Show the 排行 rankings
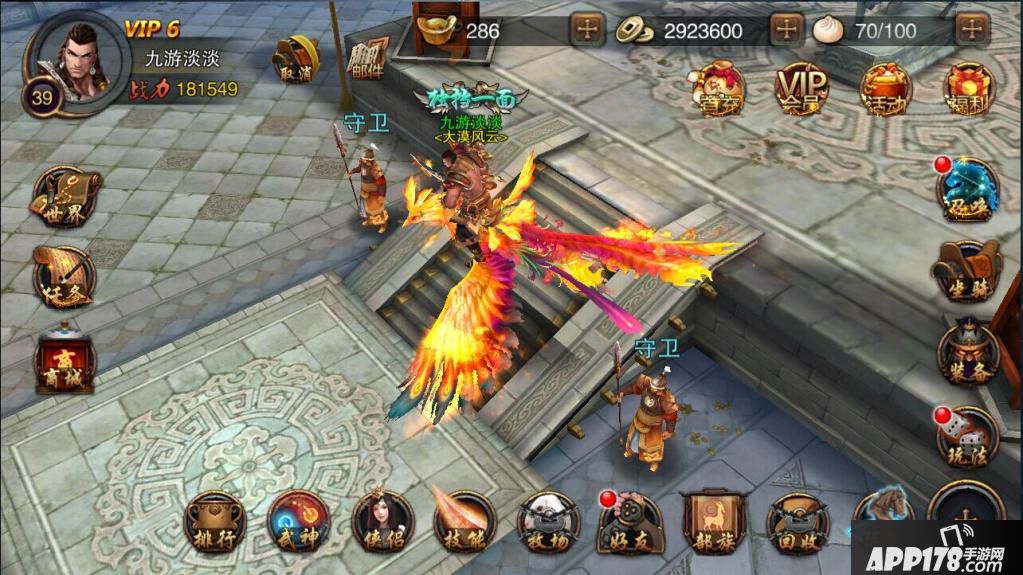 (217, 521)
